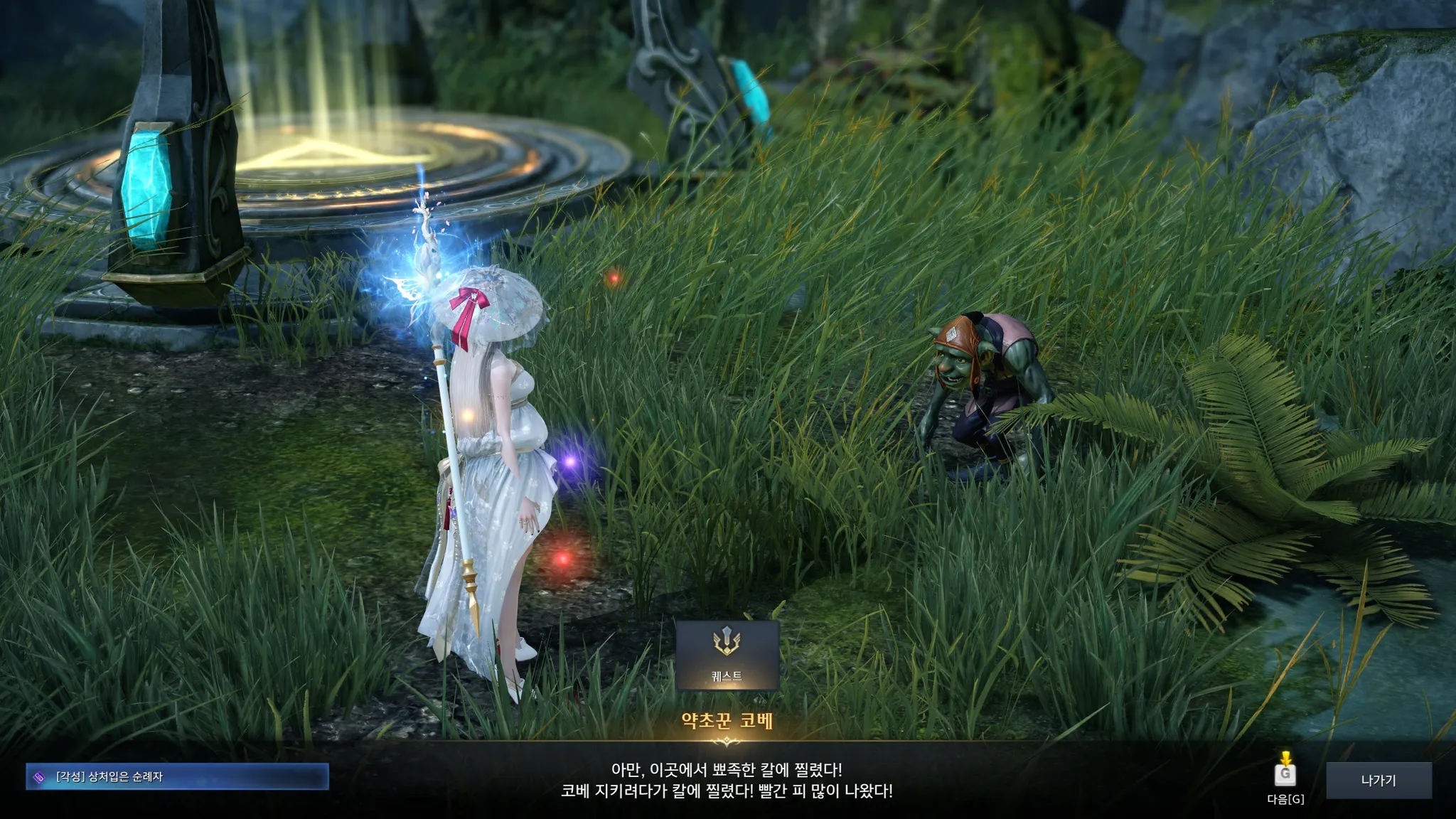The image size is (1456, 819).
Task: Select the 상처입은 순례자 quest tracker
Action: [x=177, y=776]
